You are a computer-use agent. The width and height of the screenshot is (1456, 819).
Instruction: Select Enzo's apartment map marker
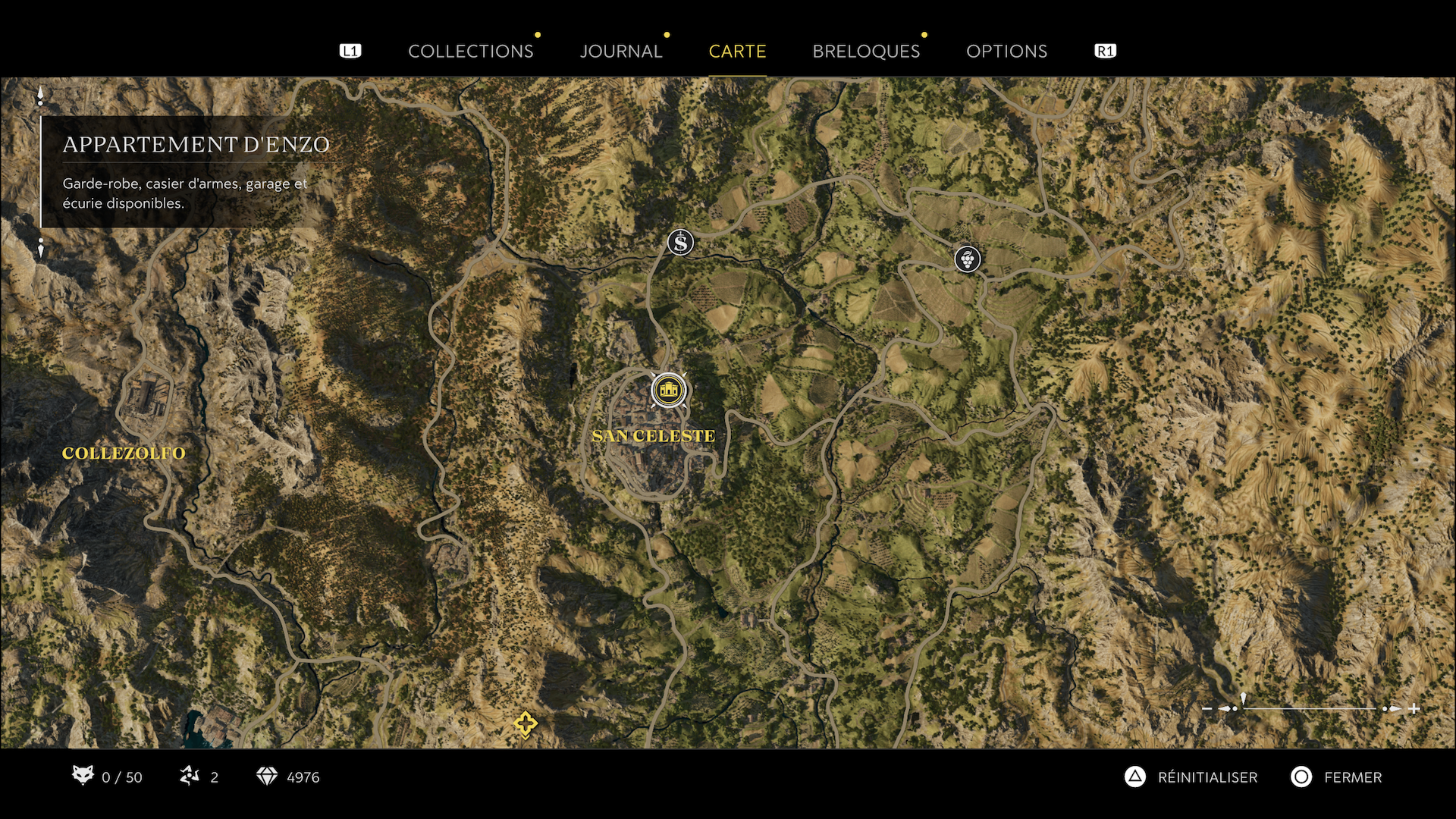click(668, 391)
